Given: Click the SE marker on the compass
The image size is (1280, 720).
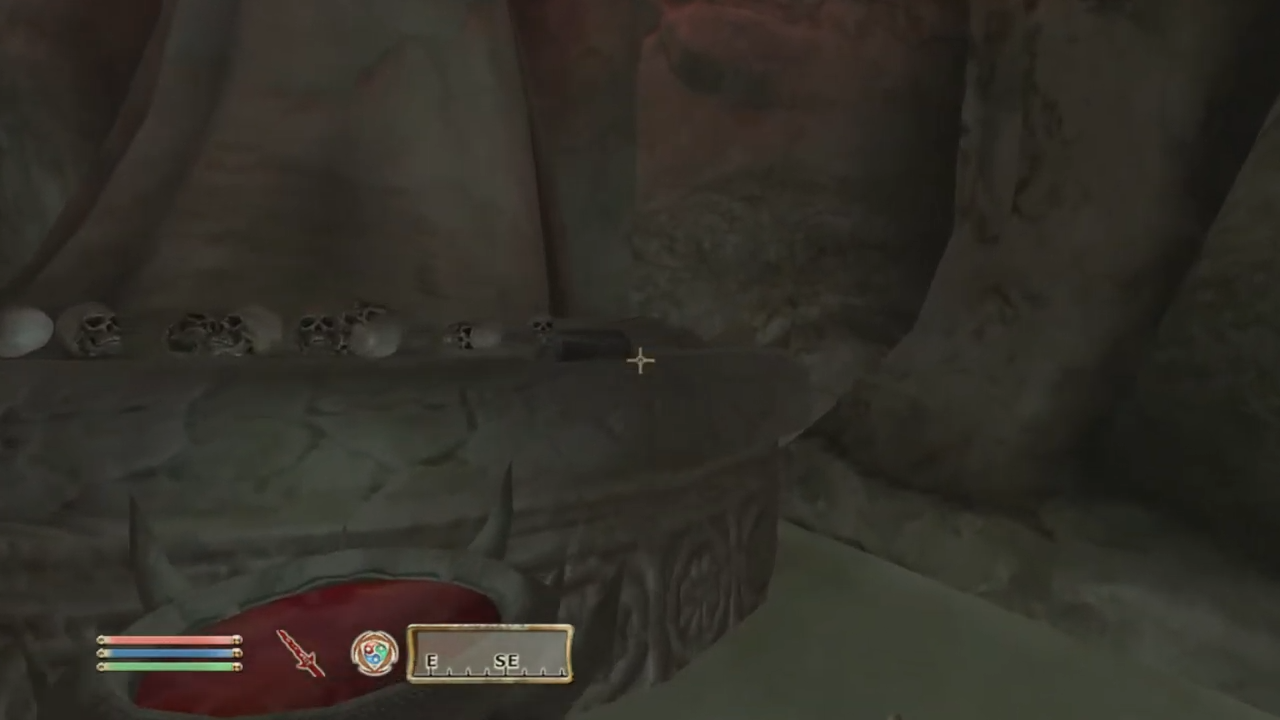Looking at the screenshot, I should (x=506, y=661).
